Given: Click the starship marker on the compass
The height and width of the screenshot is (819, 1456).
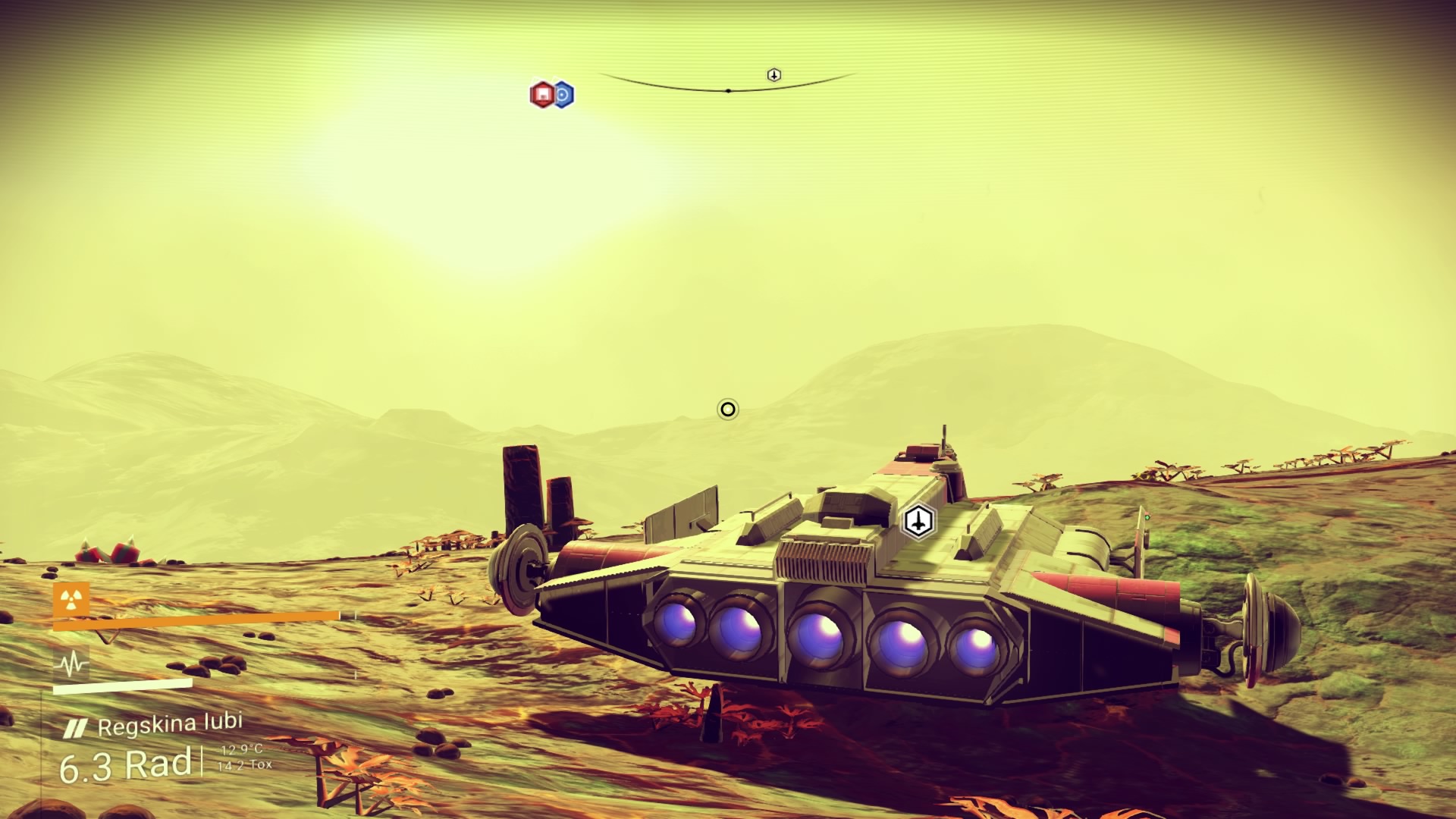Looking at the screenshot, I should pyautogui.click(x=773, y=74).
